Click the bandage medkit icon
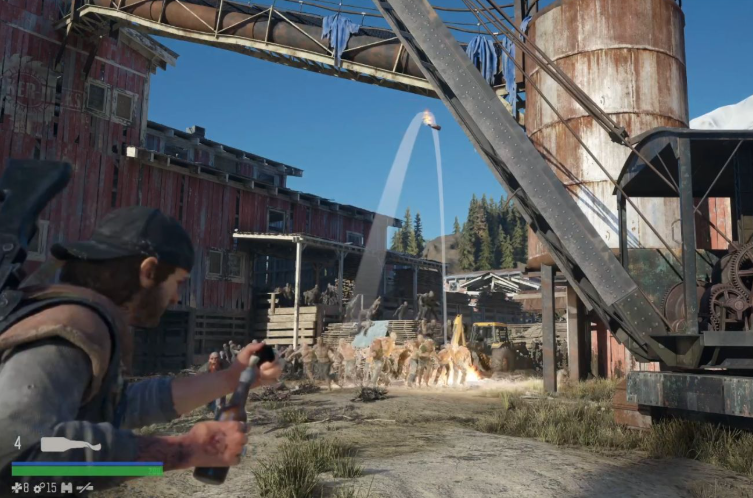The width and height of the screenshot is (753, 498). click(x=18, y=487)
